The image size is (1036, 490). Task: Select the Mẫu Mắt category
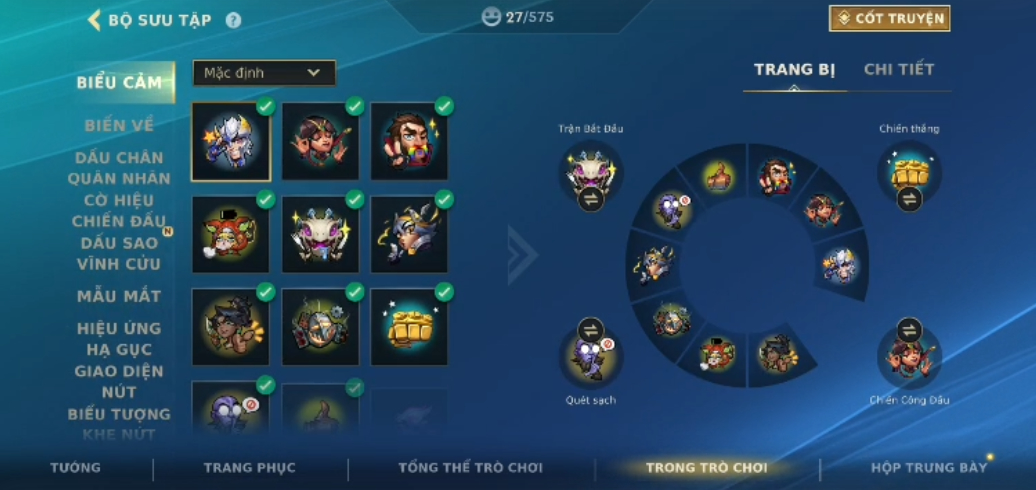coord(119,296)
